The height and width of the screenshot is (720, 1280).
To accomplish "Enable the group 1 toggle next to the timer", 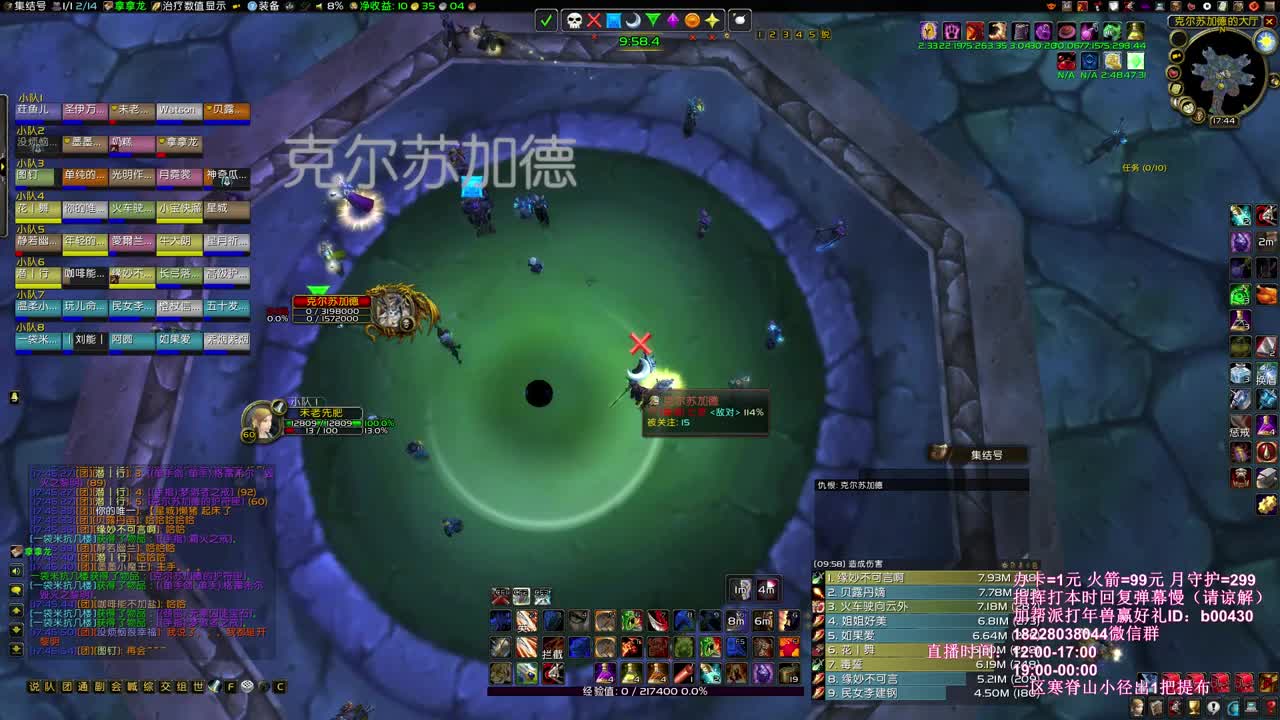I will (x=759, y=34).
